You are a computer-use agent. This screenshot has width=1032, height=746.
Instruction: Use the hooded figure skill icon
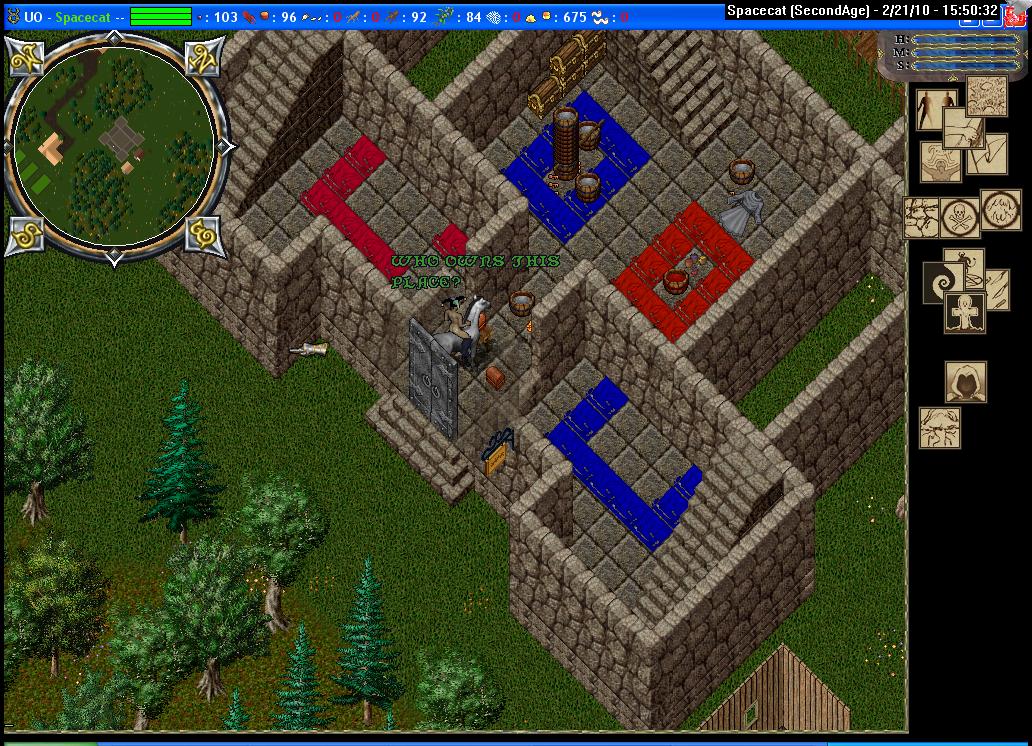(x=966, y=381)
